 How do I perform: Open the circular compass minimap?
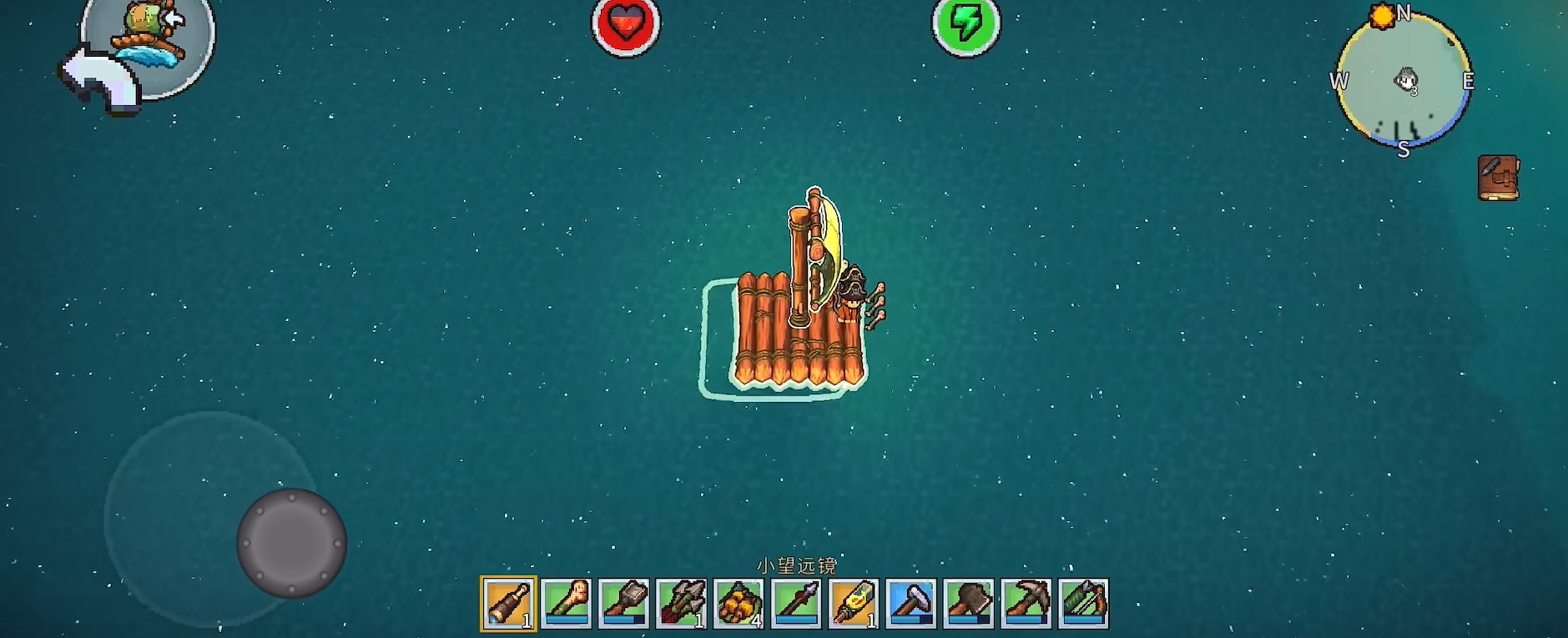1404,82
